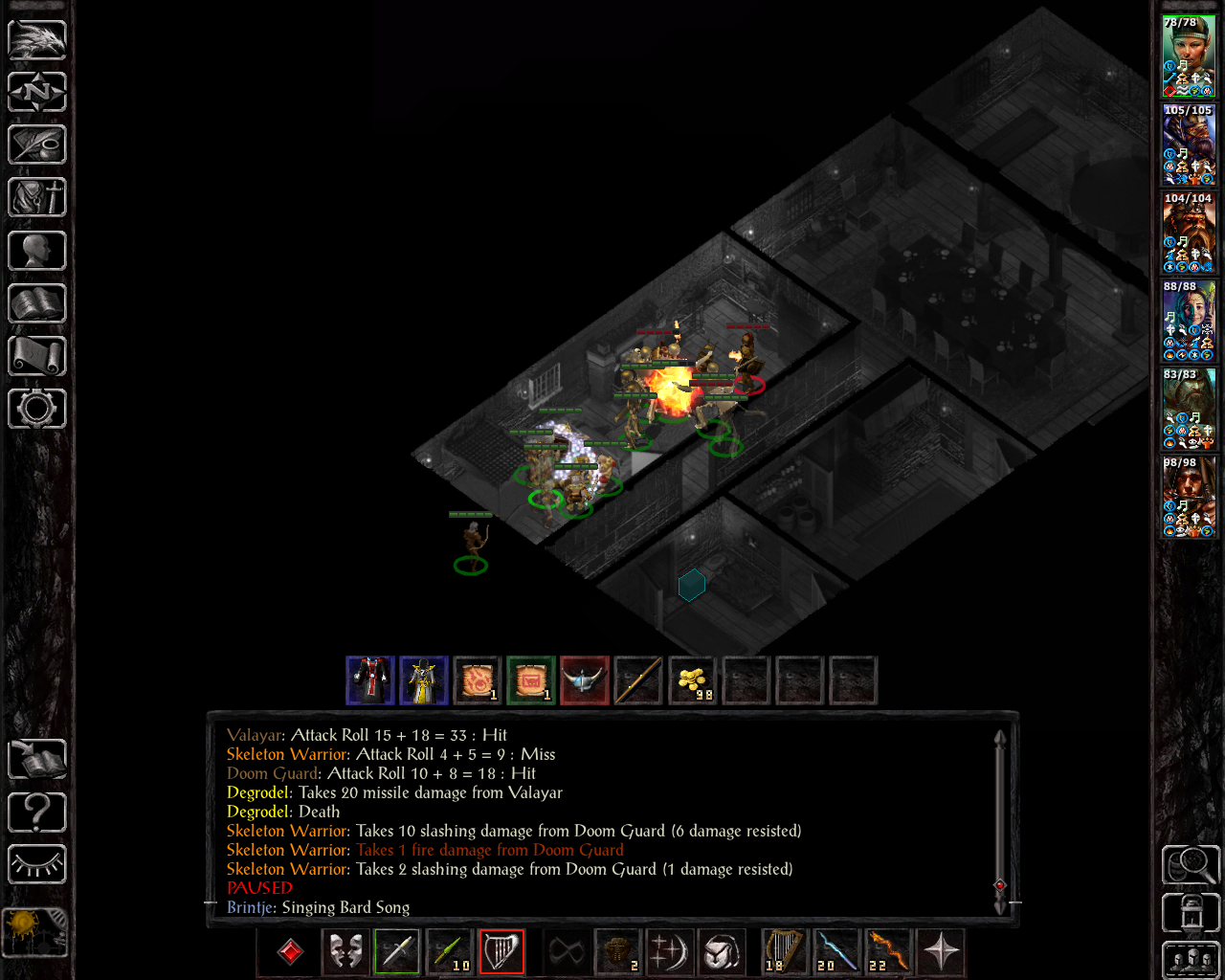The image size is (1225, 980).
Task: Open the journal quill button
Action: pyautogui.click(x=37, y=145)
